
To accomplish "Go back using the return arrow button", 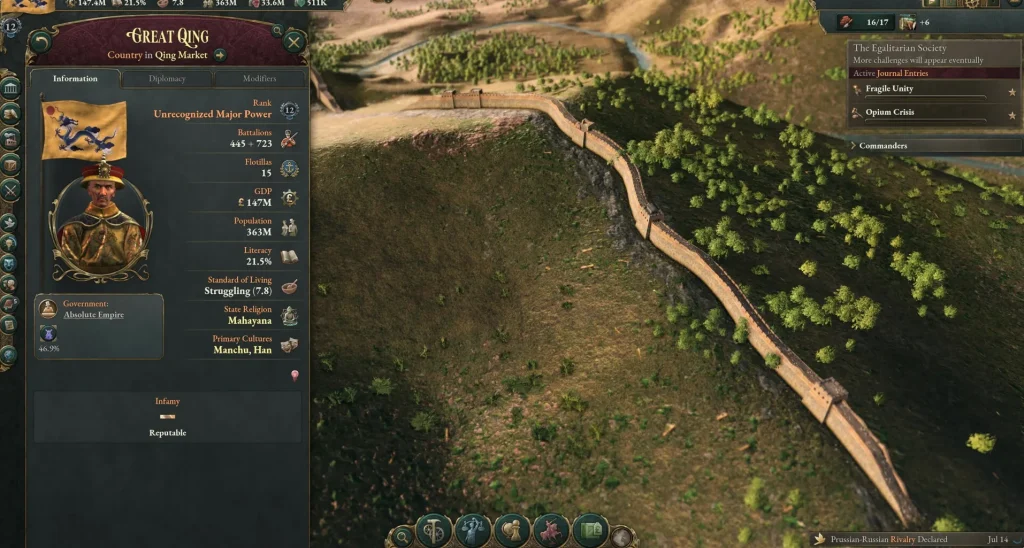I will (40, 41).
